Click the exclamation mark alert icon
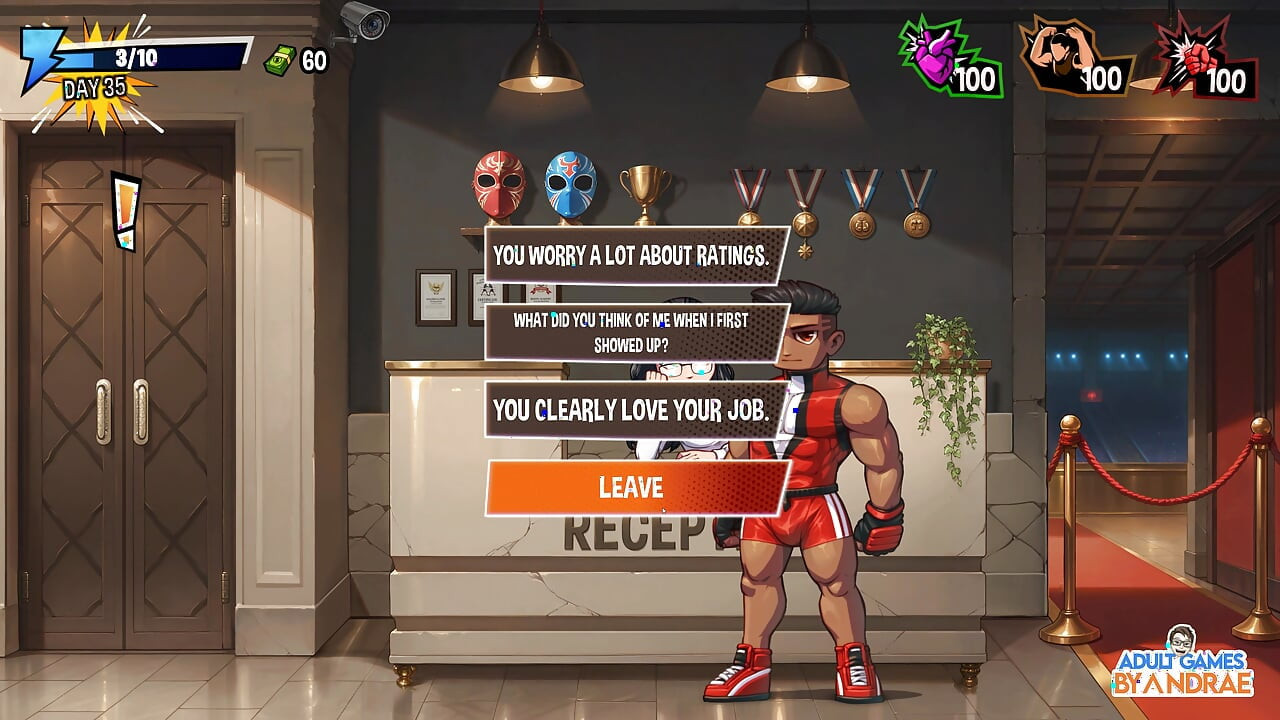Viewport: 1280px width, 720px height. (125, 212)
